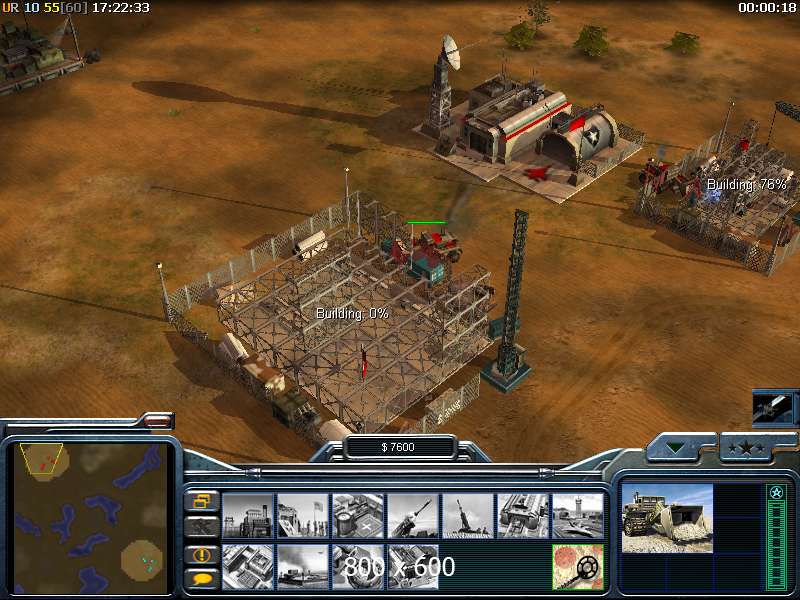Choose the Patriot Missile battery build icon
This screenshot has width=800, height=600.
(x=413, y=515)
